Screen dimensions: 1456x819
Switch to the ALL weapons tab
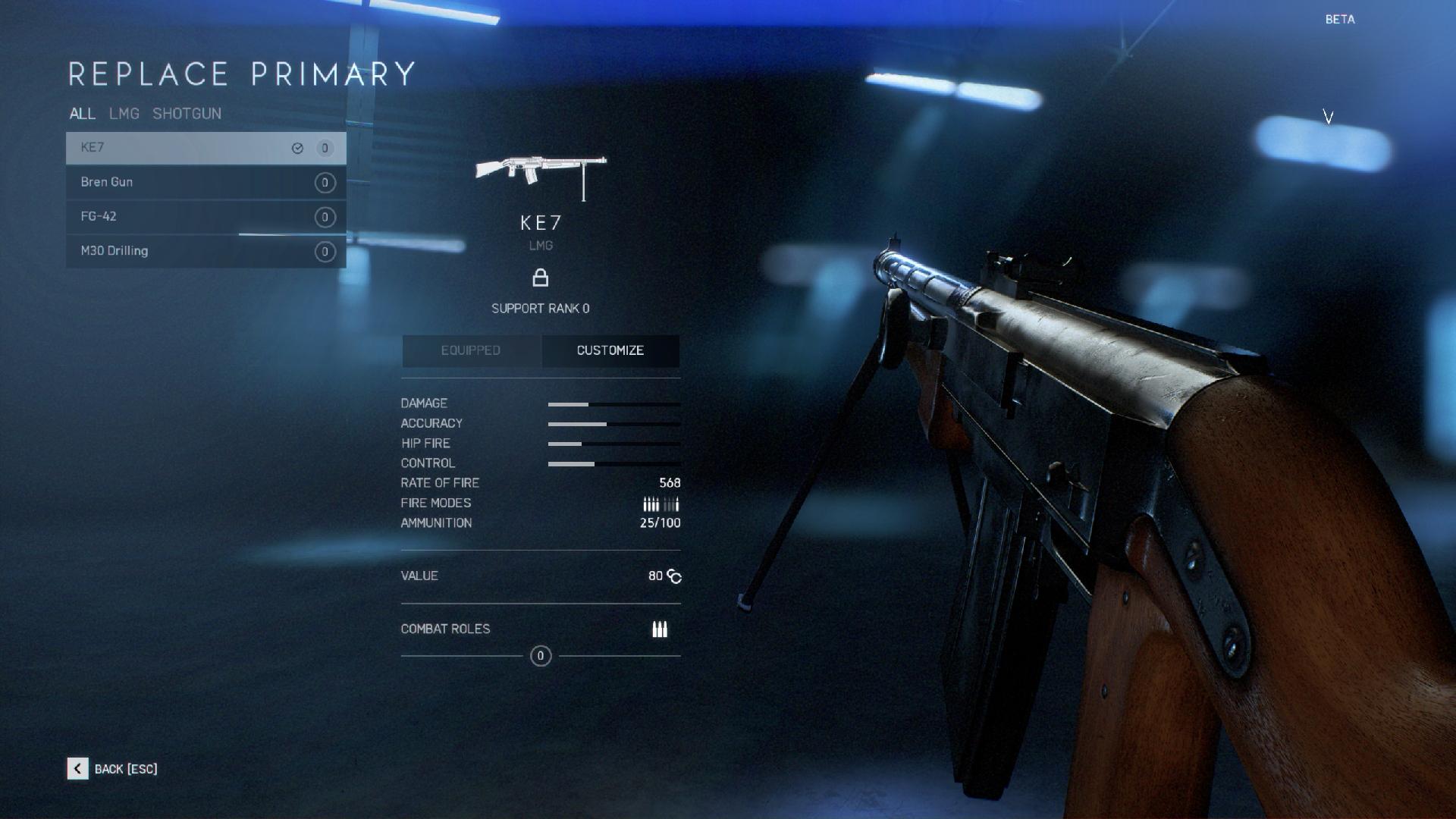pyautogui.click(x=82, y=114)
